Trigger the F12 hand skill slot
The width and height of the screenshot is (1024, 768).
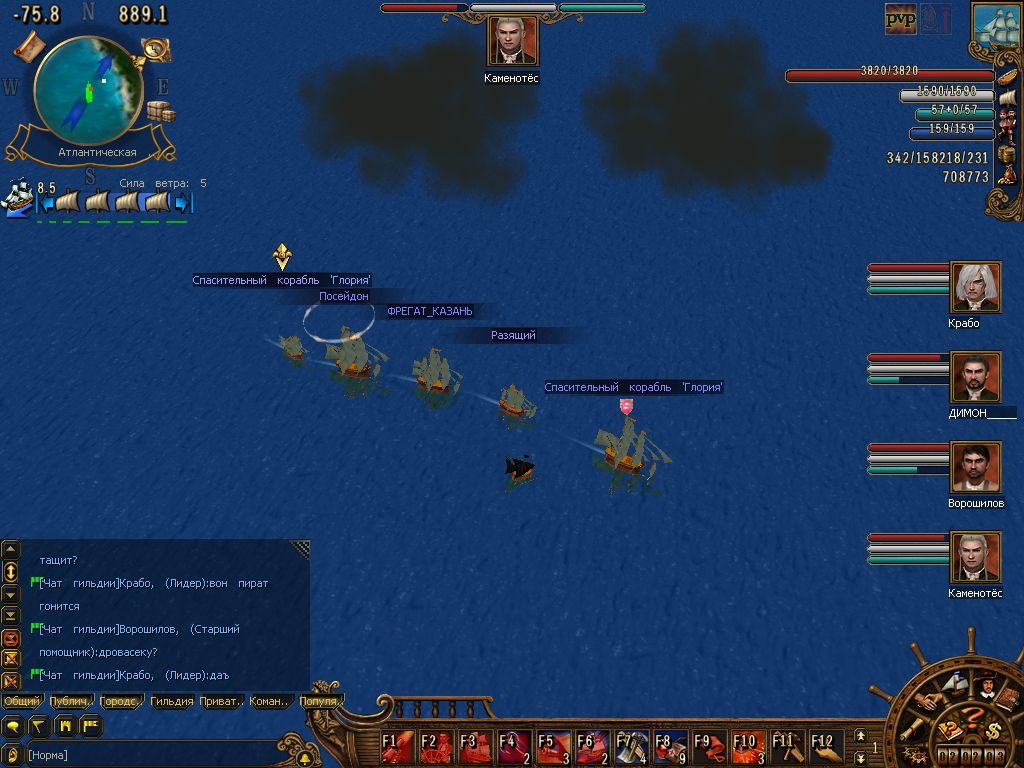click(x=825, y=745)
